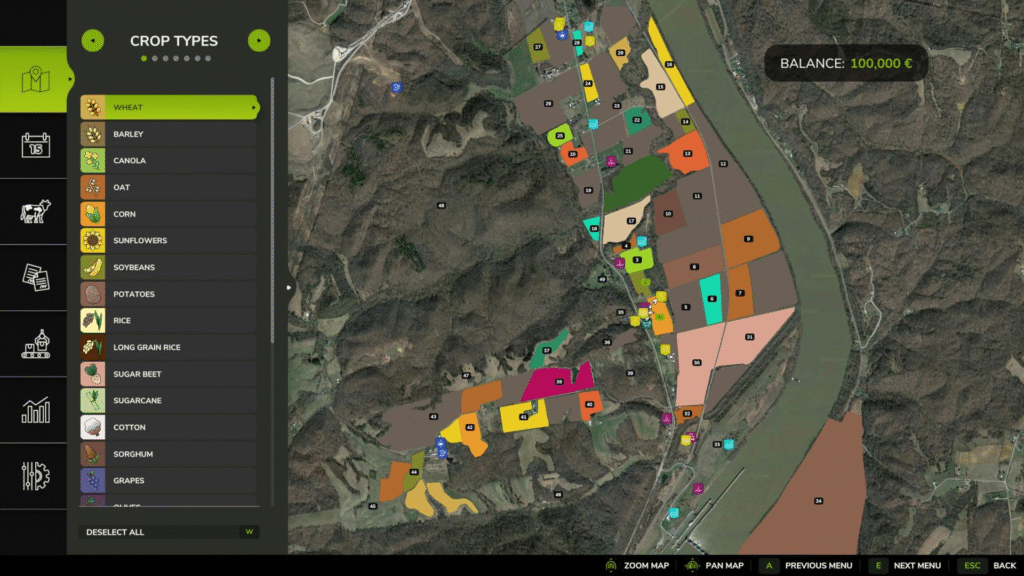Toggle the Barley crop filter
The image size is (1024, 576).
tap(168, 134)
